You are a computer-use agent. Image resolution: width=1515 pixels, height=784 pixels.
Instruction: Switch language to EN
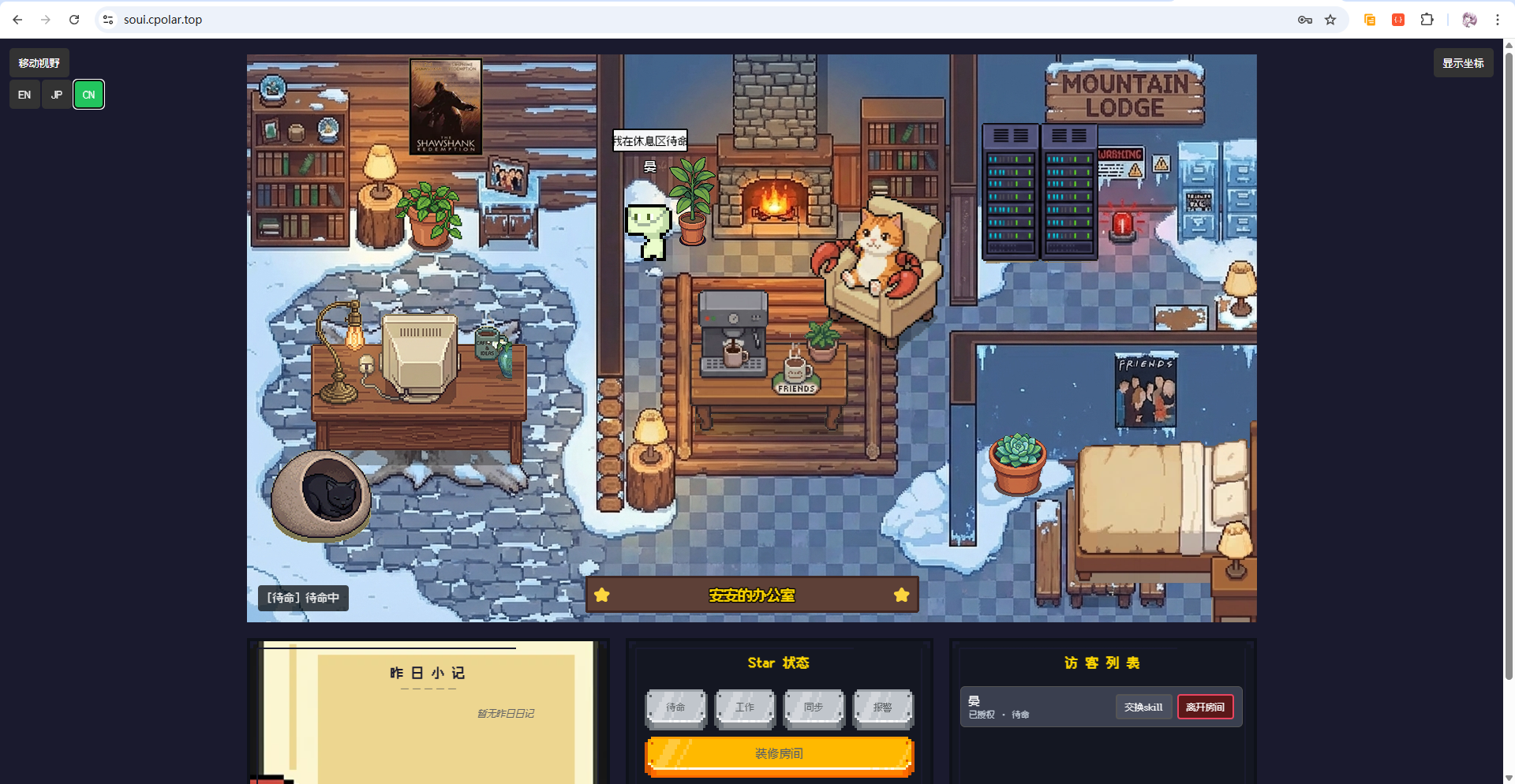tap(24, 95)
